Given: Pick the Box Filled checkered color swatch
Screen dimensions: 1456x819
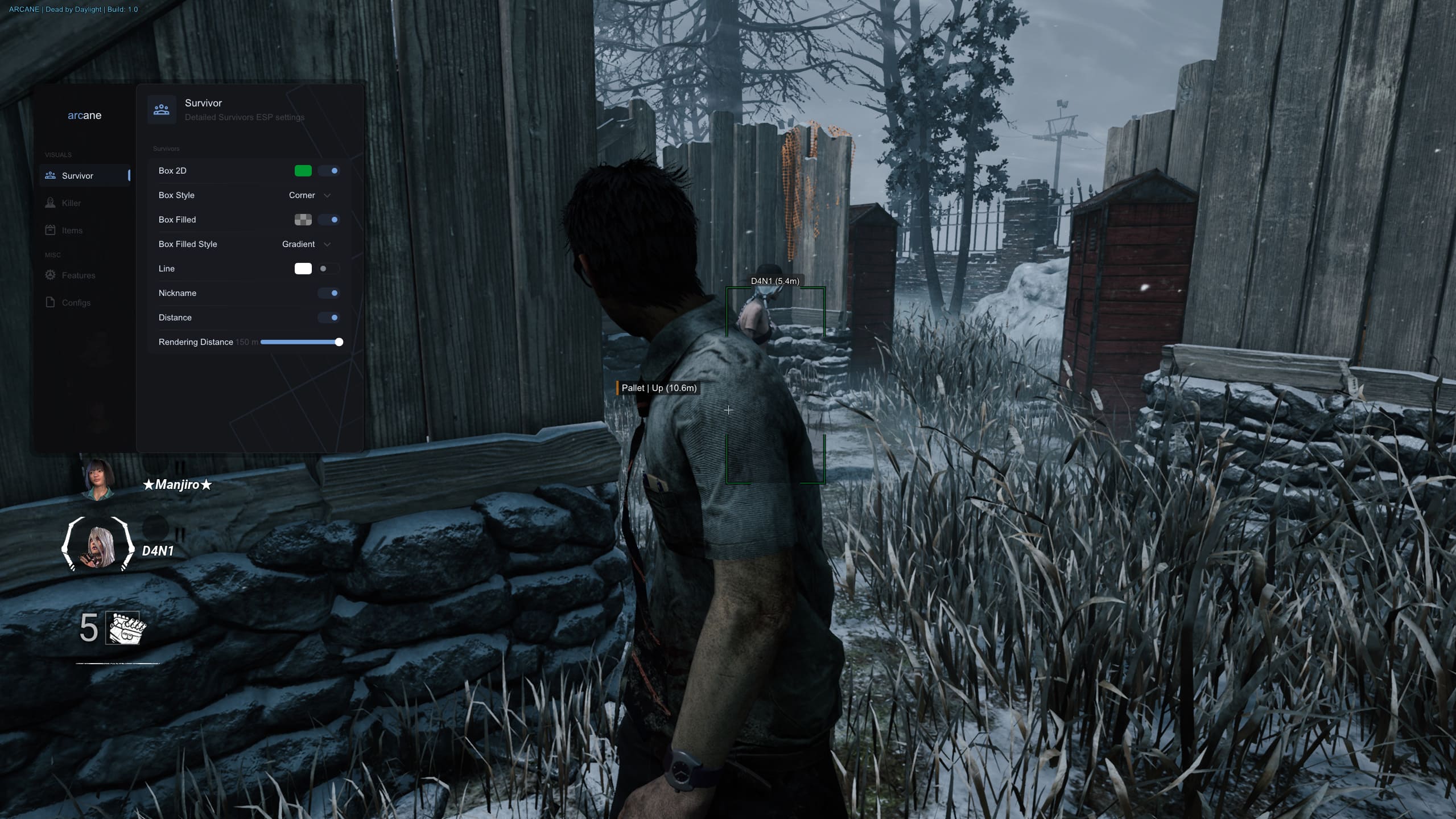Looking at the screenshot, I should (x=303, y=220).
